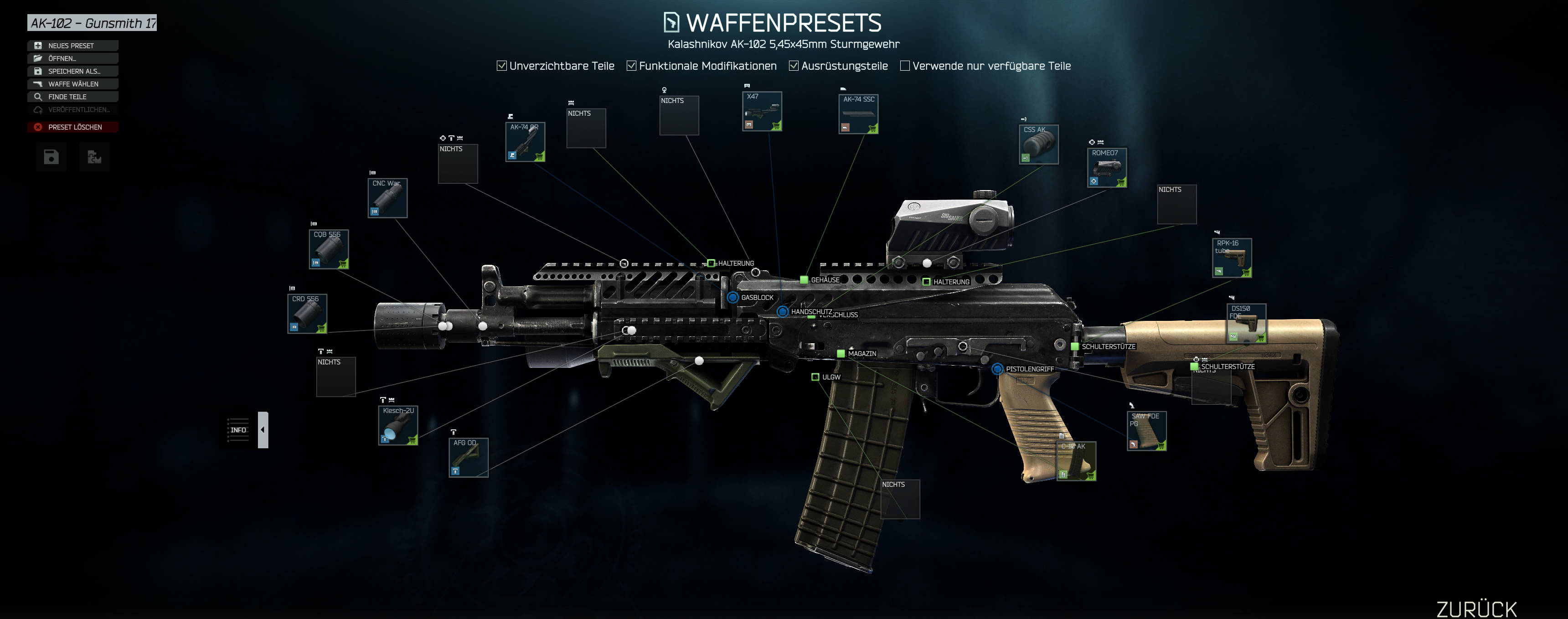Select the X47 magazine slot
Screen dimensions: 1568x619
point(762,111)
